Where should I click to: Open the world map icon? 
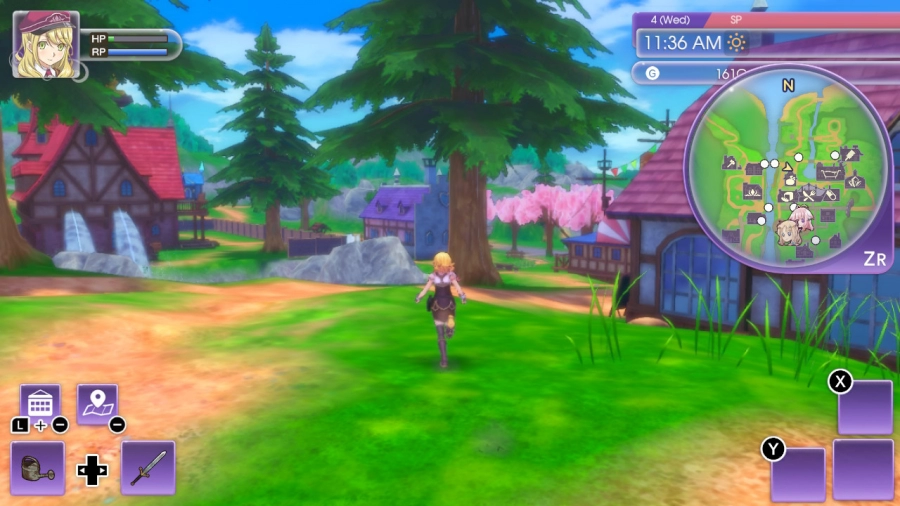pyautogui.click(x=97, y=403)
